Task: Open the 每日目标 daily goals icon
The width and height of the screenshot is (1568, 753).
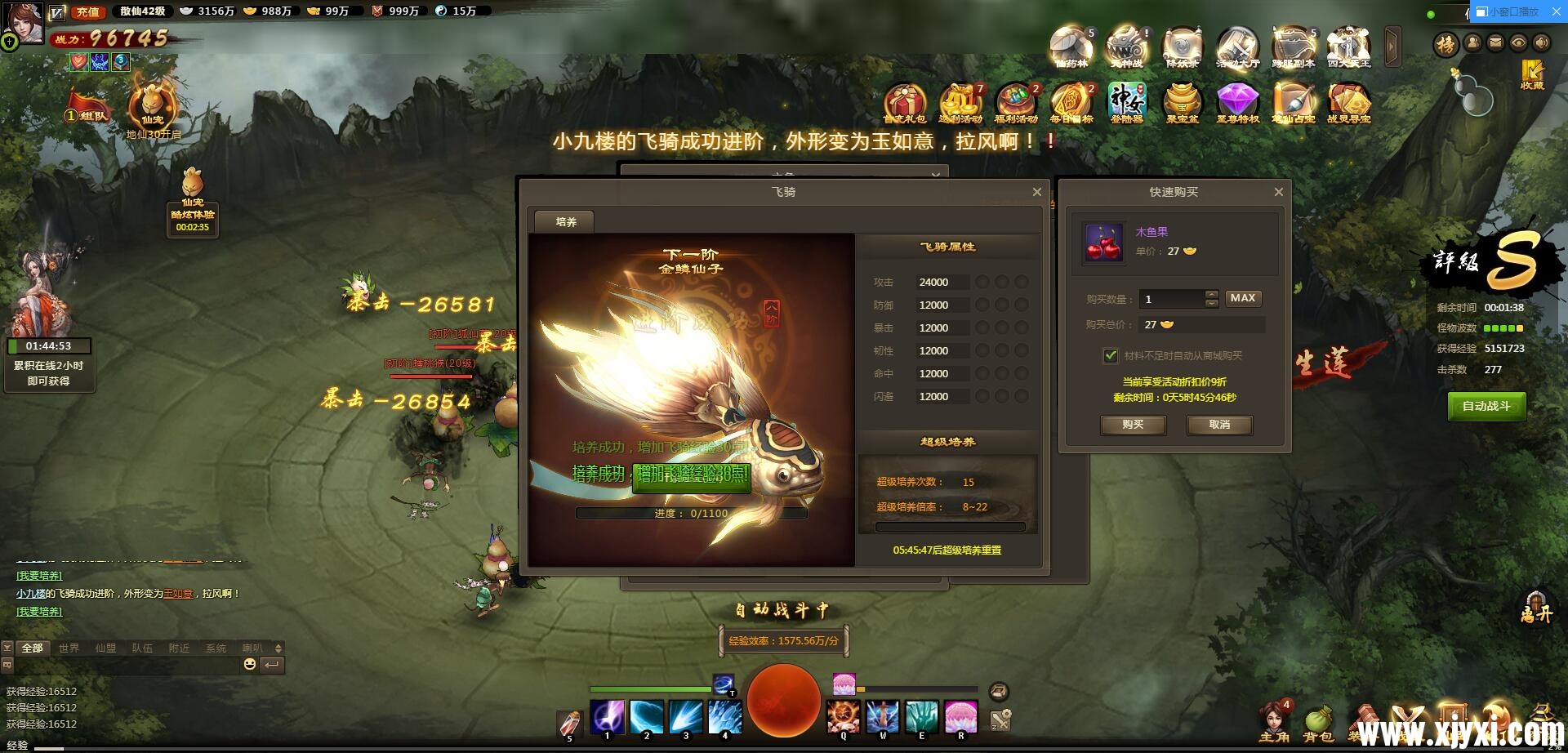Action: tap(1071, 103)
